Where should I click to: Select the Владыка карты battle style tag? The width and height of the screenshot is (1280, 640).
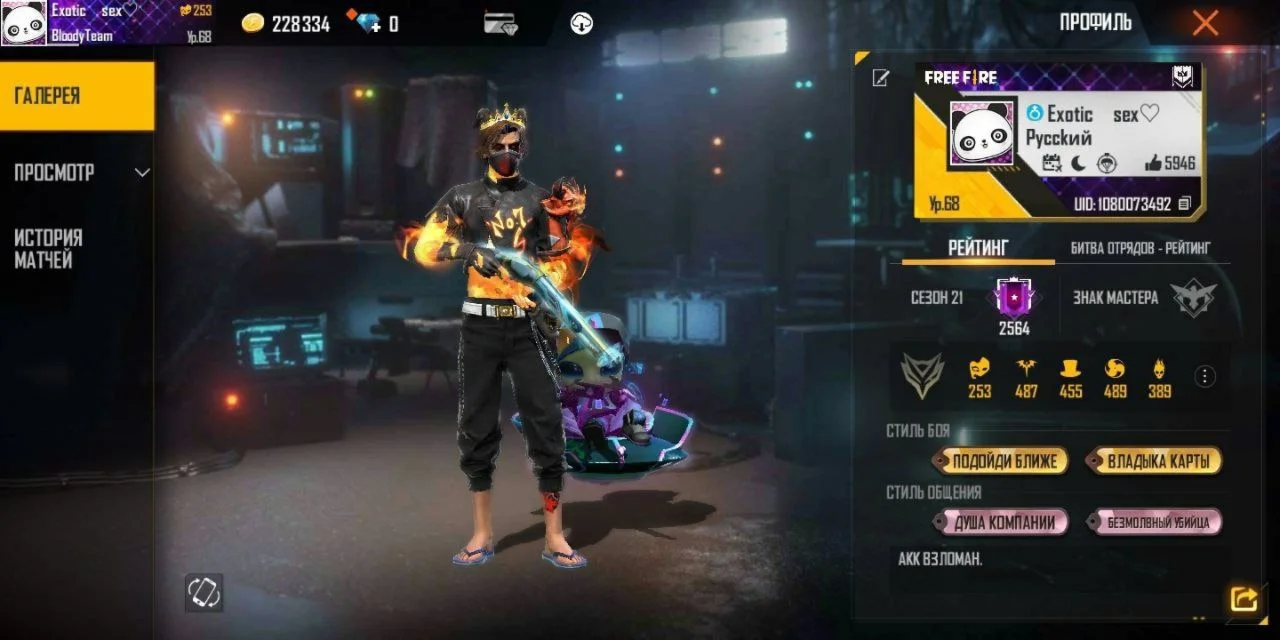1156,461
